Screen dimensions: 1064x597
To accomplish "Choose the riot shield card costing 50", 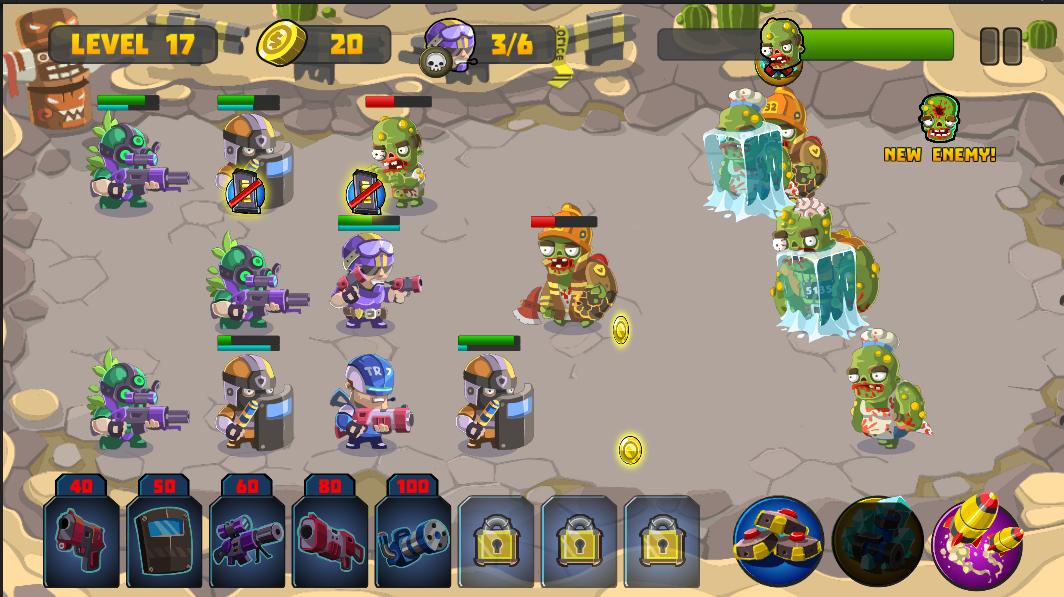I will pos(164,538).
